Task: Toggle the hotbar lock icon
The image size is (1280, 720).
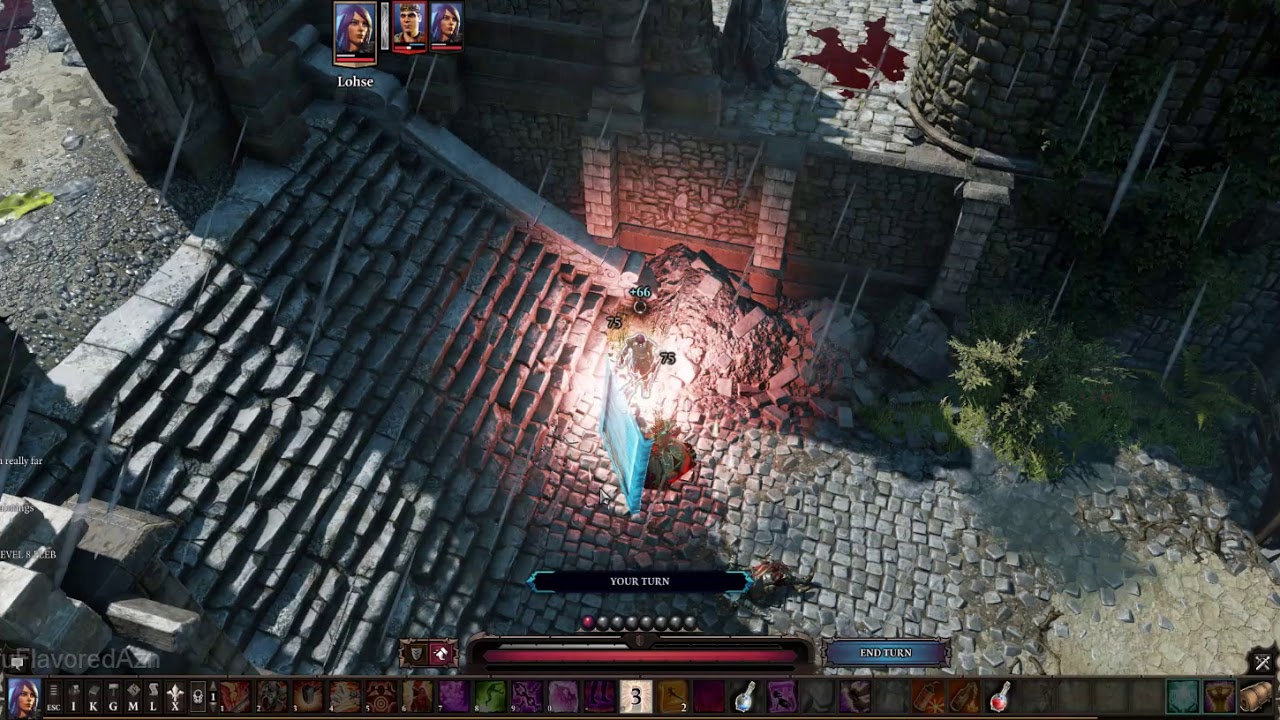Action: [198, 696]
